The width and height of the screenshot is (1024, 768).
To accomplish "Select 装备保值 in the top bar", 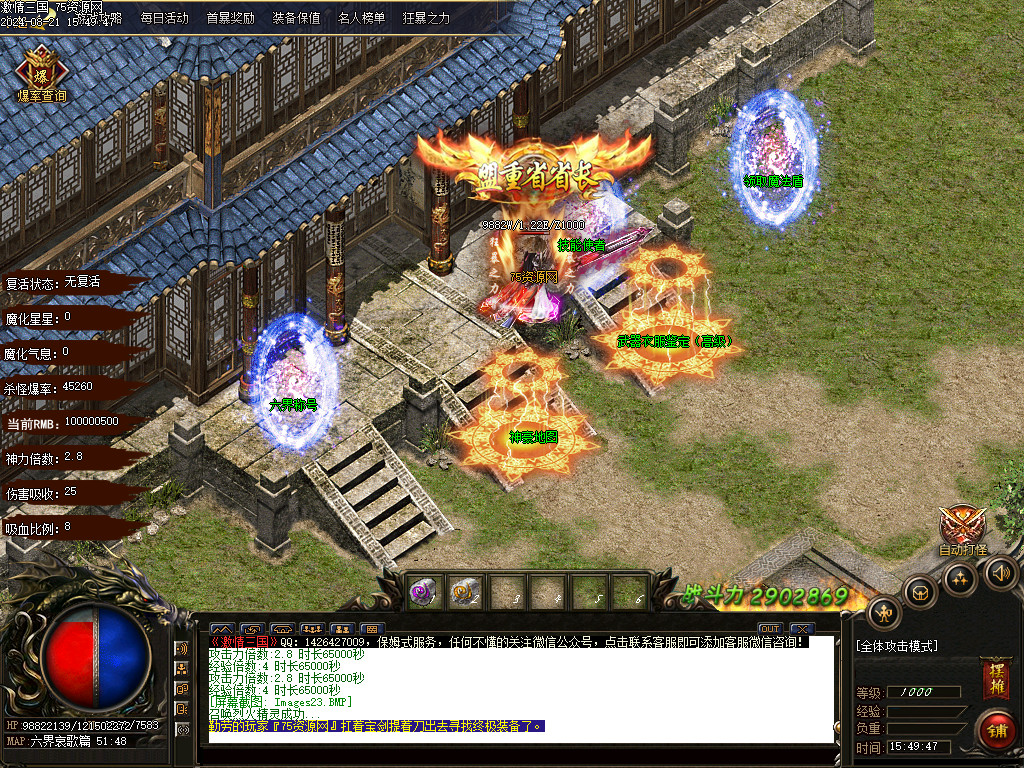I will tap(296, 18).
